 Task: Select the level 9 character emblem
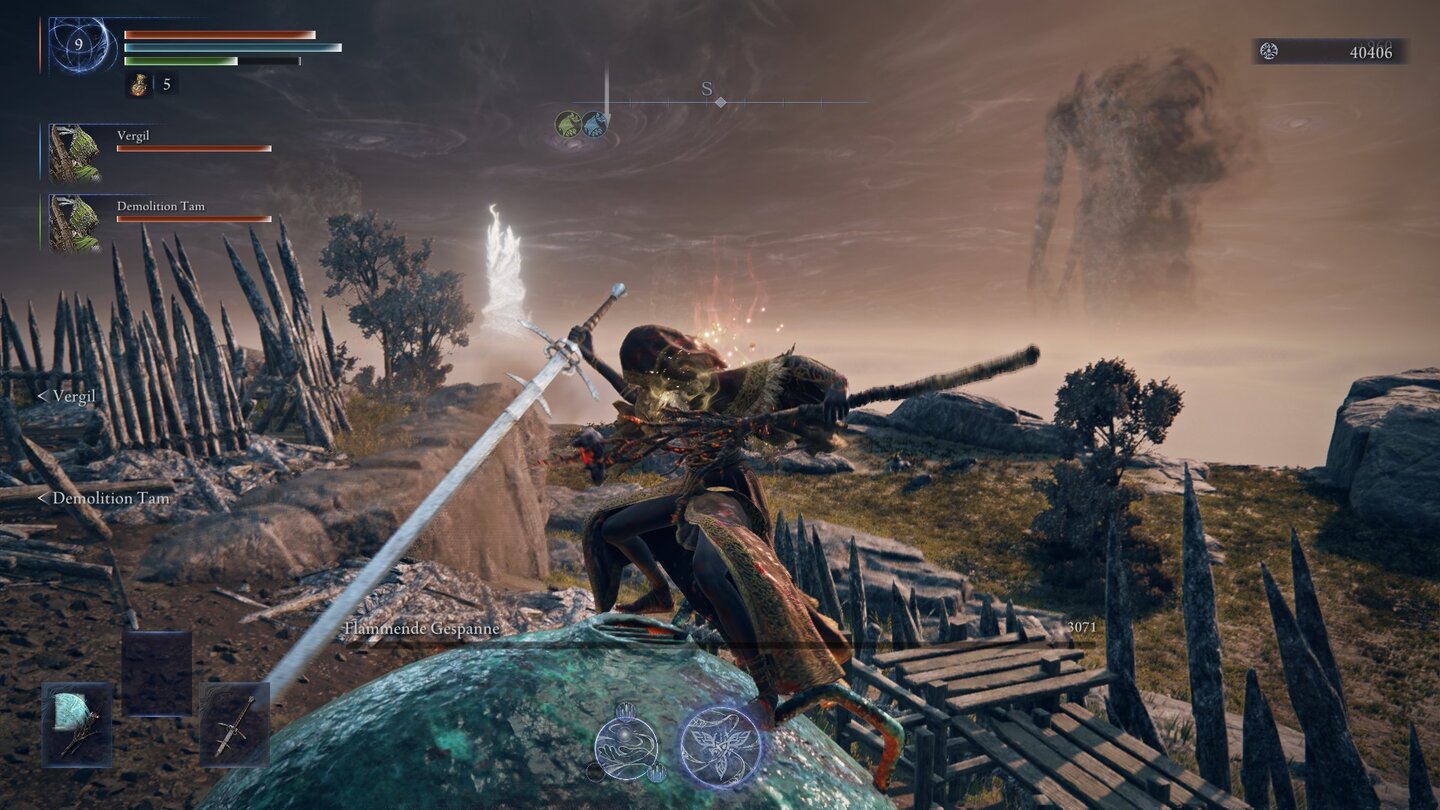83,46
